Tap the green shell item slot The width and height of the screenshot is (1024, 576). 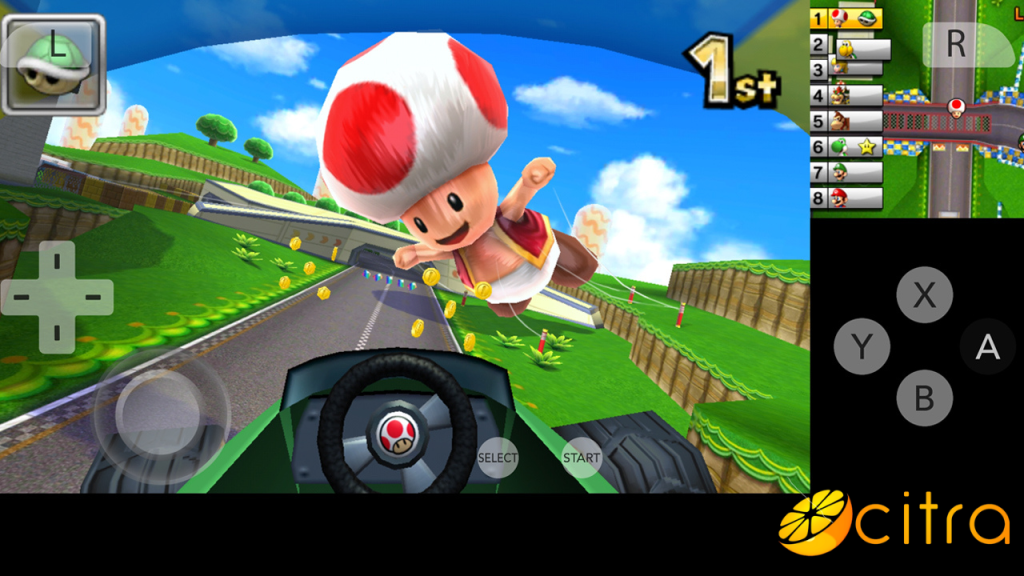pyautogui.click(x=54, y=63)
